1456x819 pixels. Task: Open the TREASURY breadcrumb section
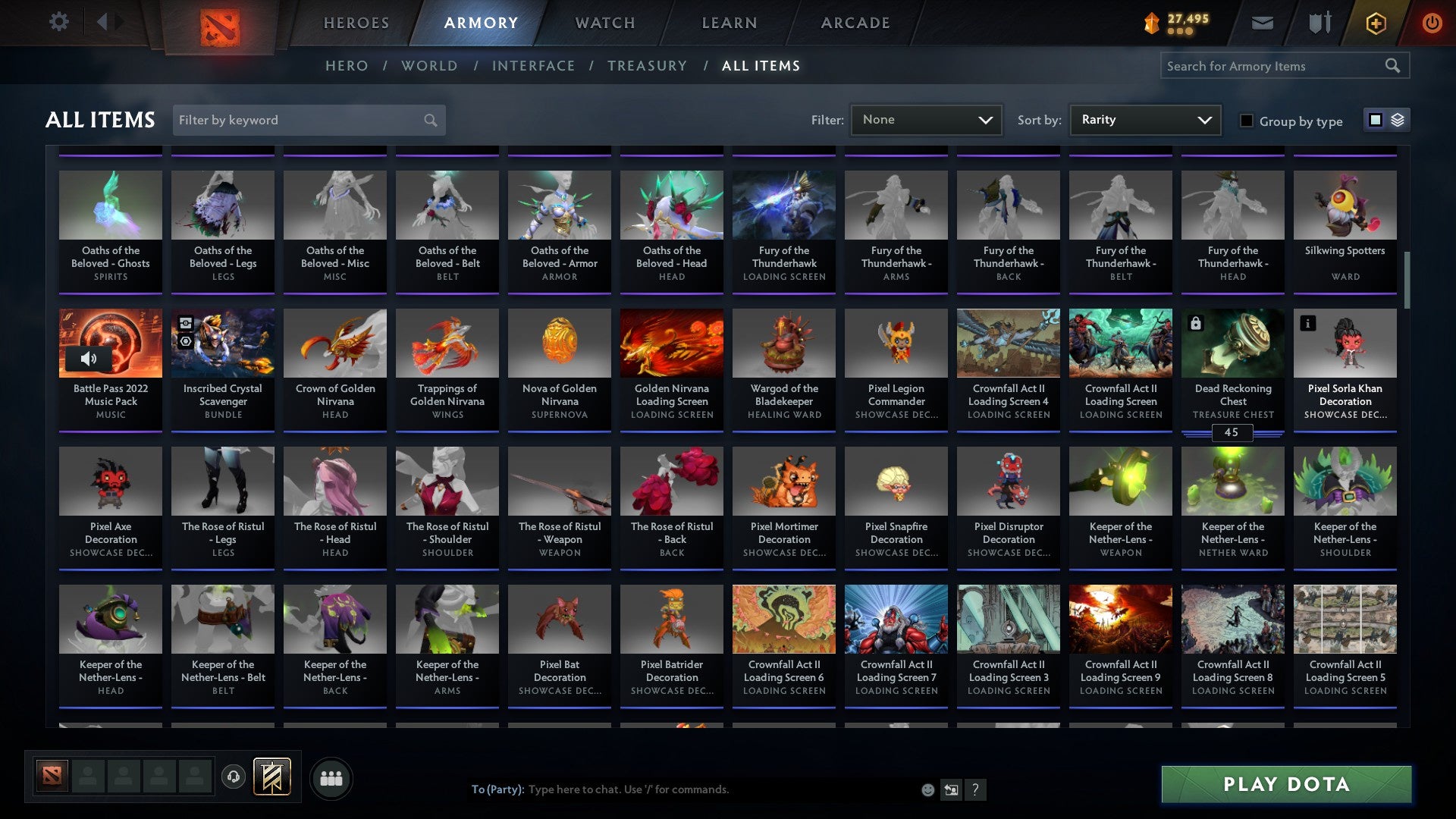pos(648,66)
